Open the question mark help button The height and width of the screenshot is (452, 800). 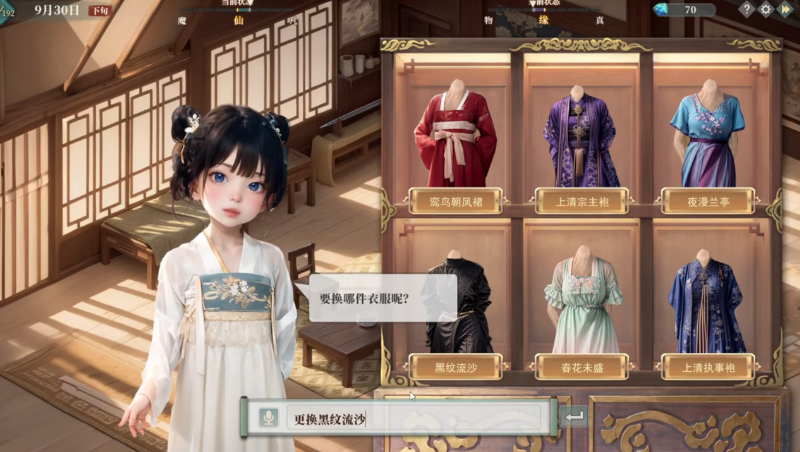point(746,9)
